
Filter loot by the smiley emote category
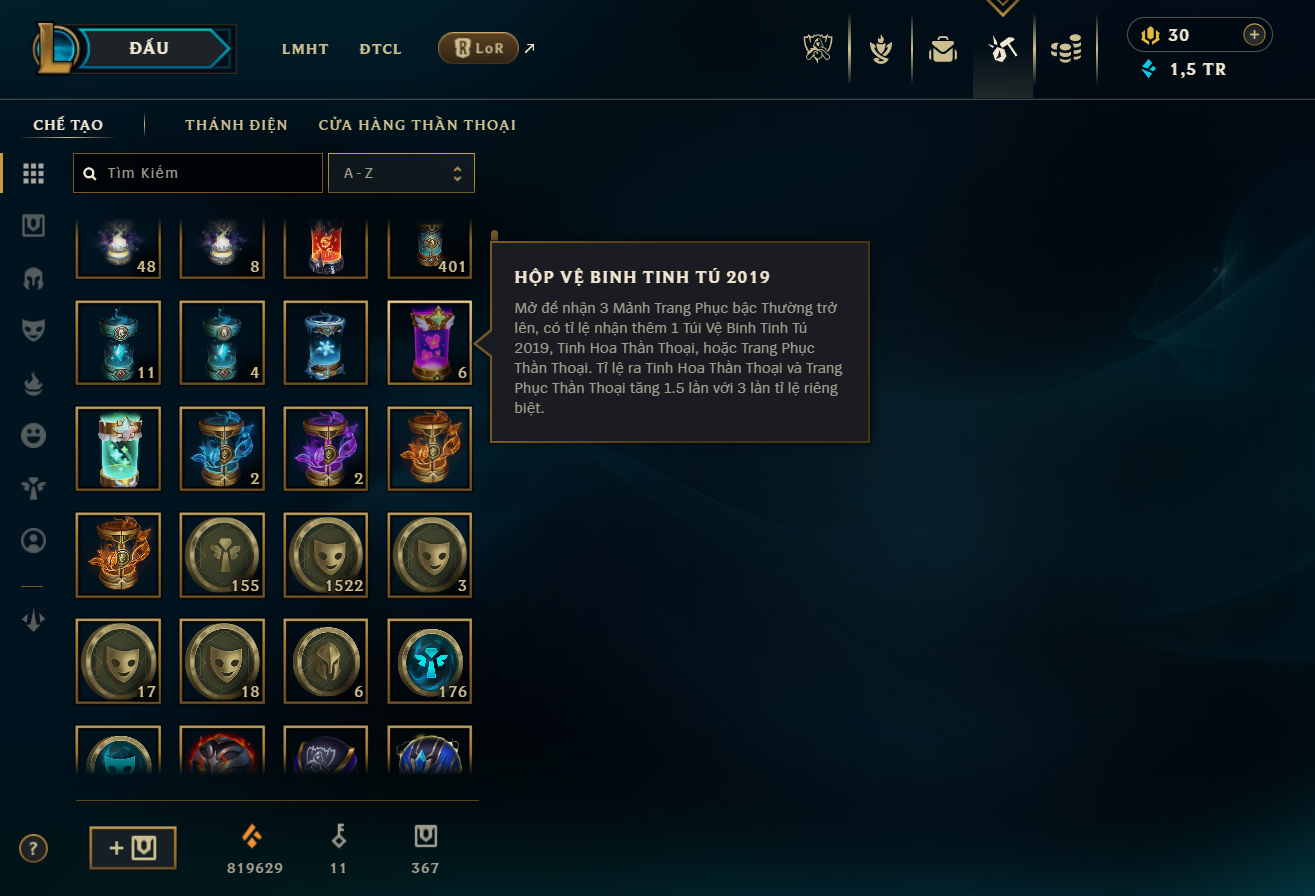(x=33, y=435)
